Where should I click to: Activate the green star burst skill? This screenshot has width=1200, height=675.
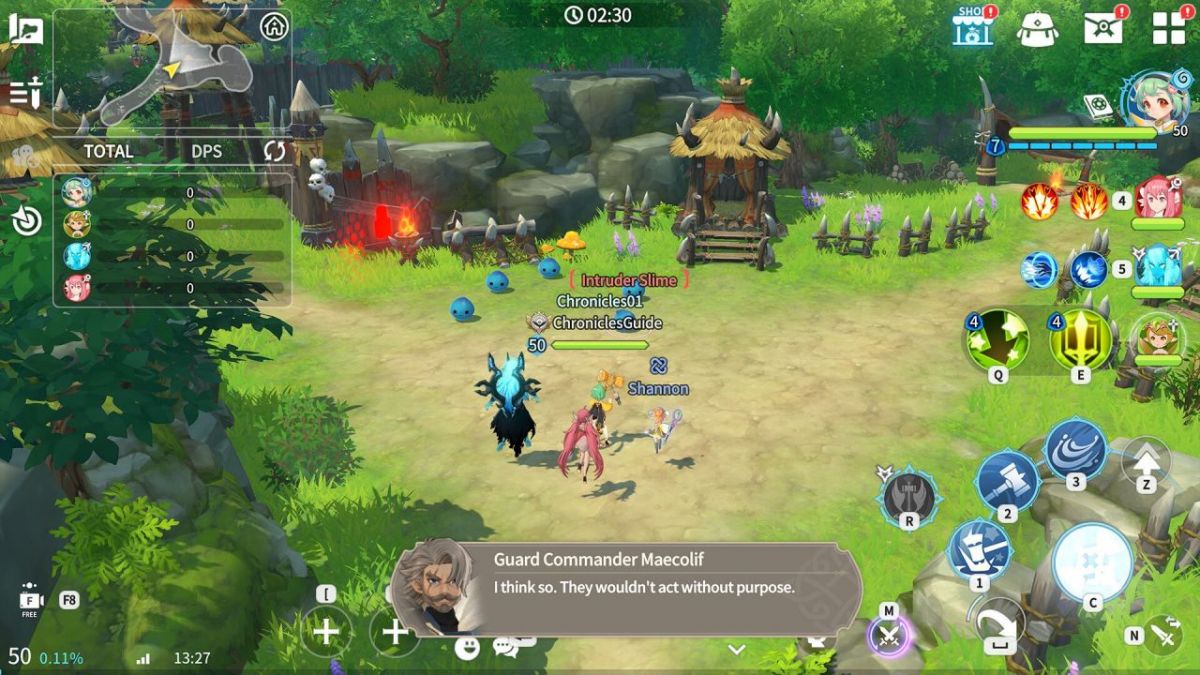point(997,339)
